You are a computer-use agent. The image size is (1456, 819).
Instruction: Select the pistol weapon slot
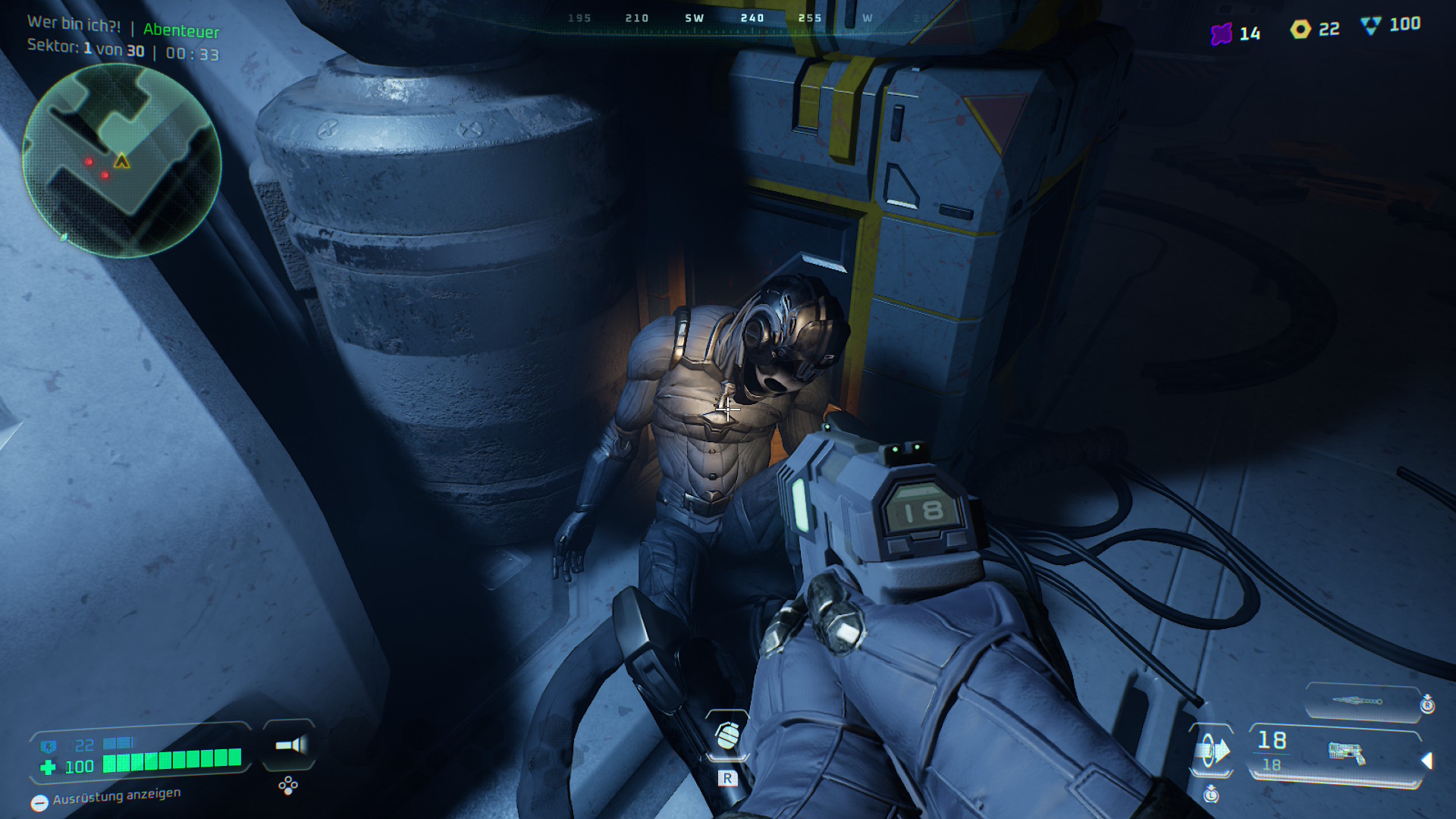(x=1346, y=752)
